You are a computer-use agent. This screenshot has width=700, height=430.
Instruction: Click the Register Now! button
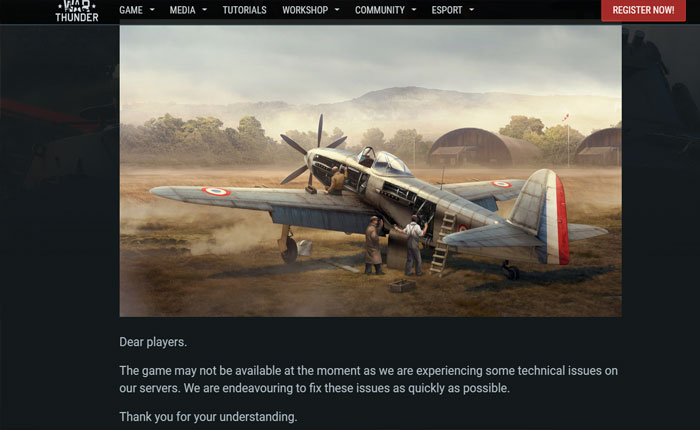click(x=643, y=10)
